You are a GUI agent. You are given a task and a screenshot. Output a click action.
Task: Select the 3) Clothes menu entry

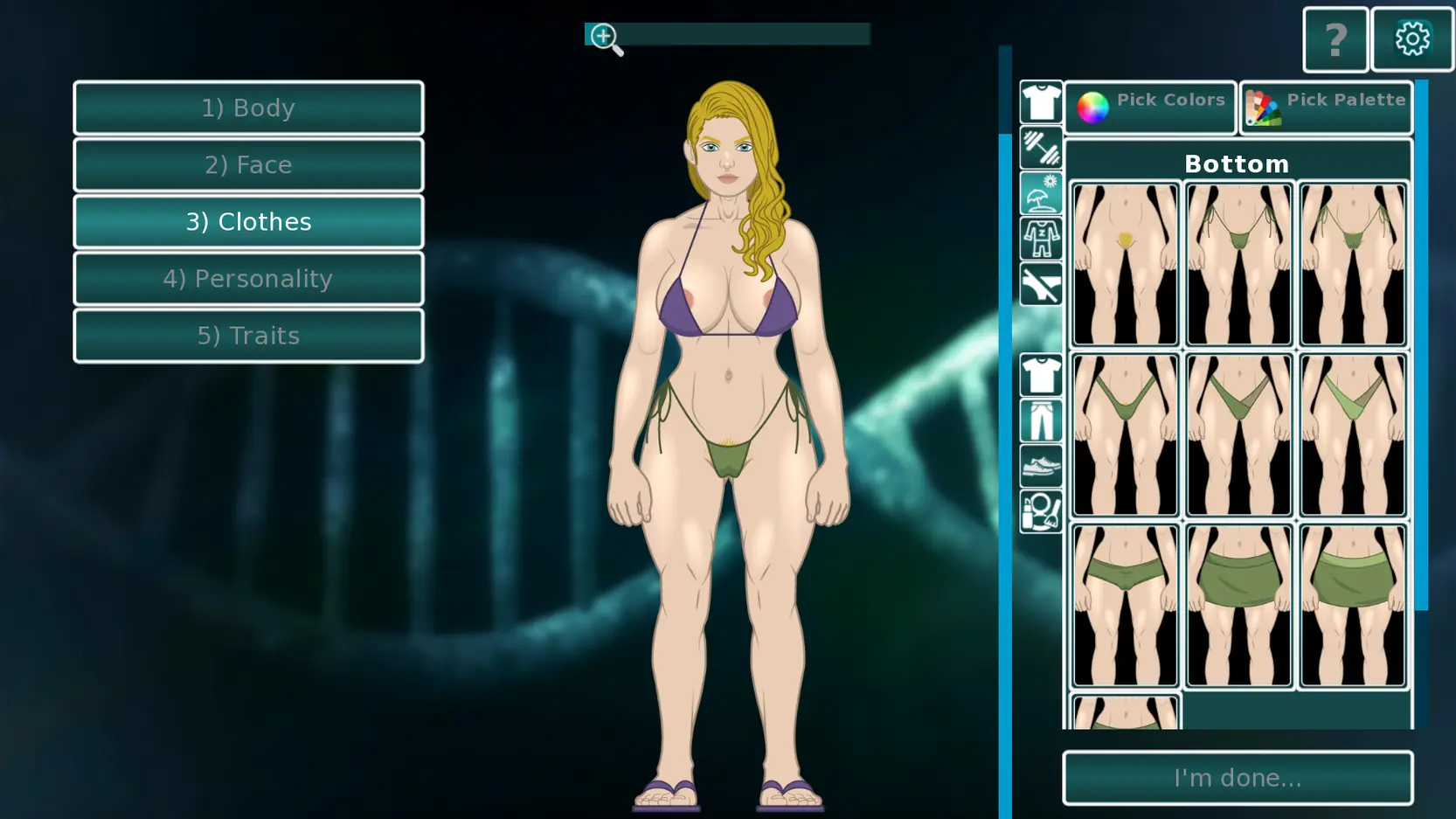(248, 222)
